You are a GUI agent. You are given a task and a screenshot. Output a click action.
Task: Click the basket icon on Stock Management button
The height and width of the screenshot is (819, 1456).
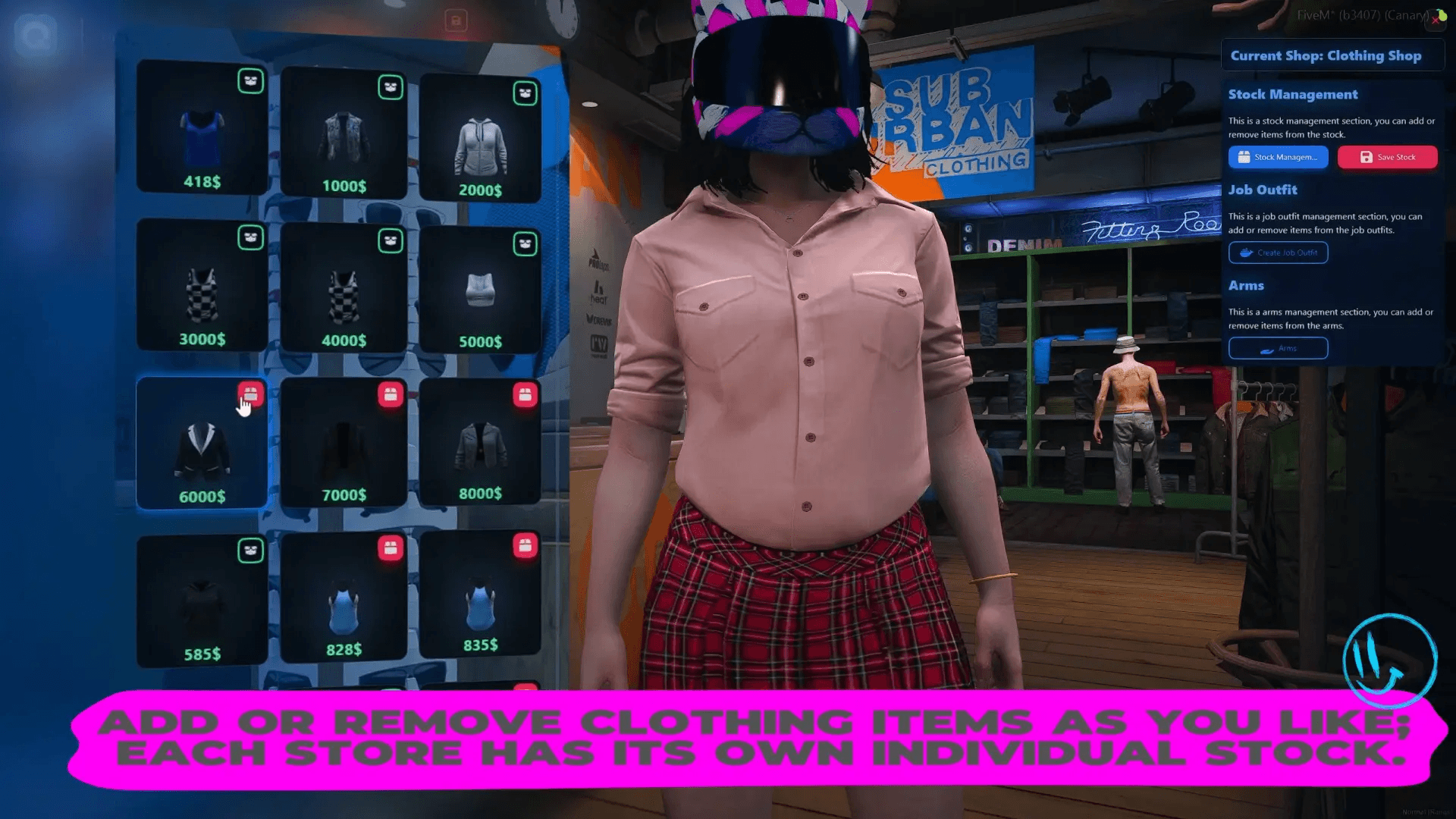click(x=1243, y=157)
